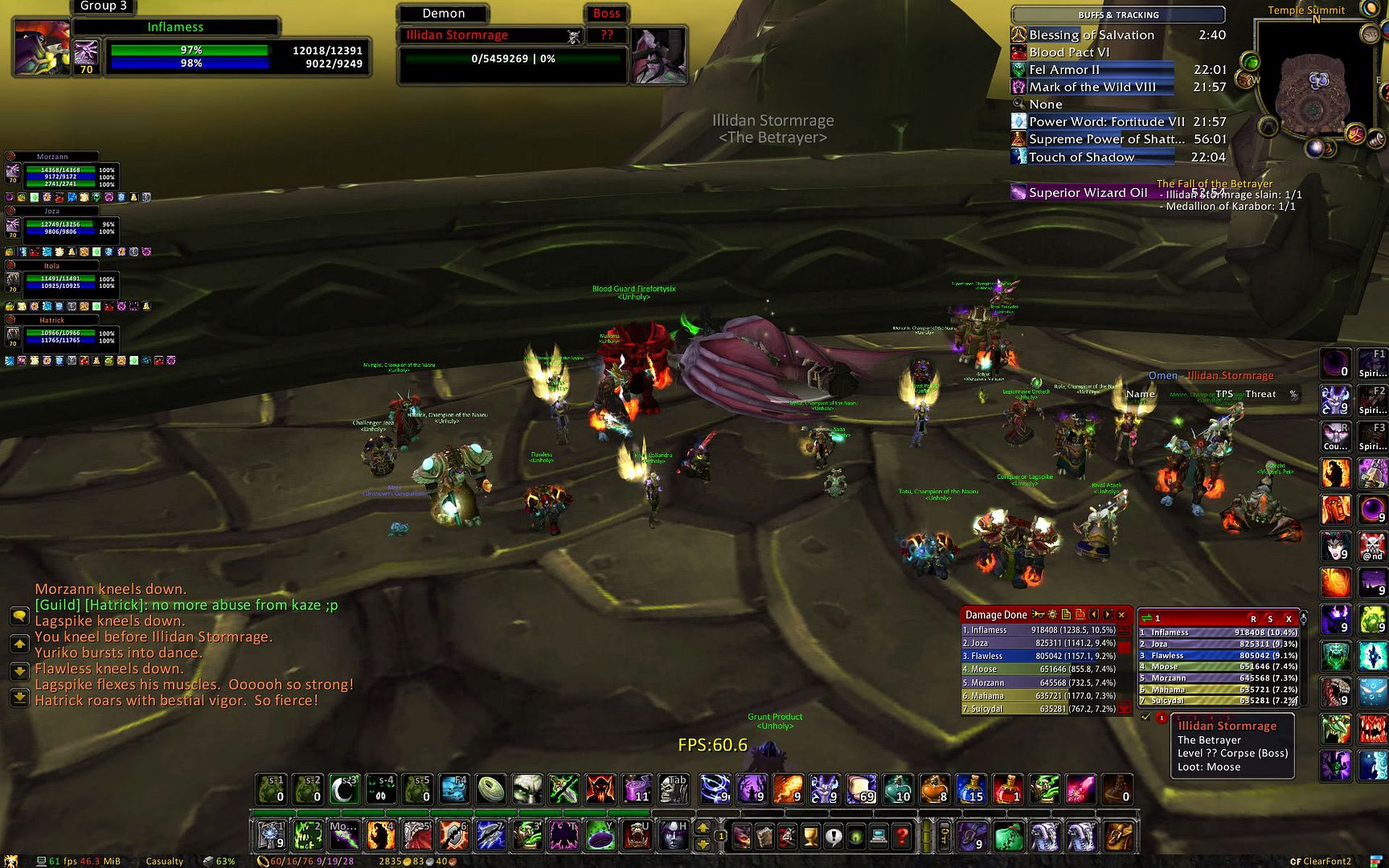Click Inflamess player portrait frame
Viewport: 1389px width, 868px height.
(x=42, y=47)
